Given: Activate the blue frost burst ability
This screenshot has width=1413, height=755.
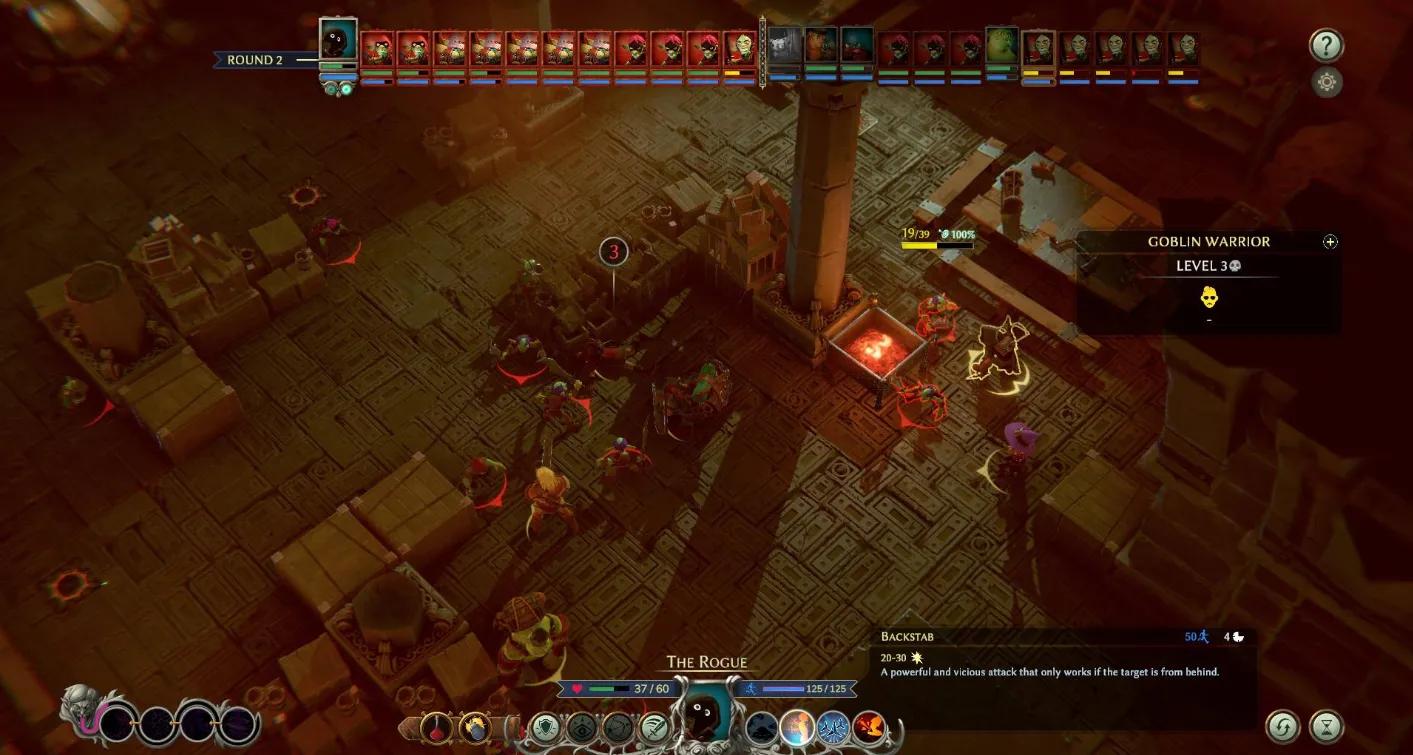Looking at the screenshot, I should (833, 726).
